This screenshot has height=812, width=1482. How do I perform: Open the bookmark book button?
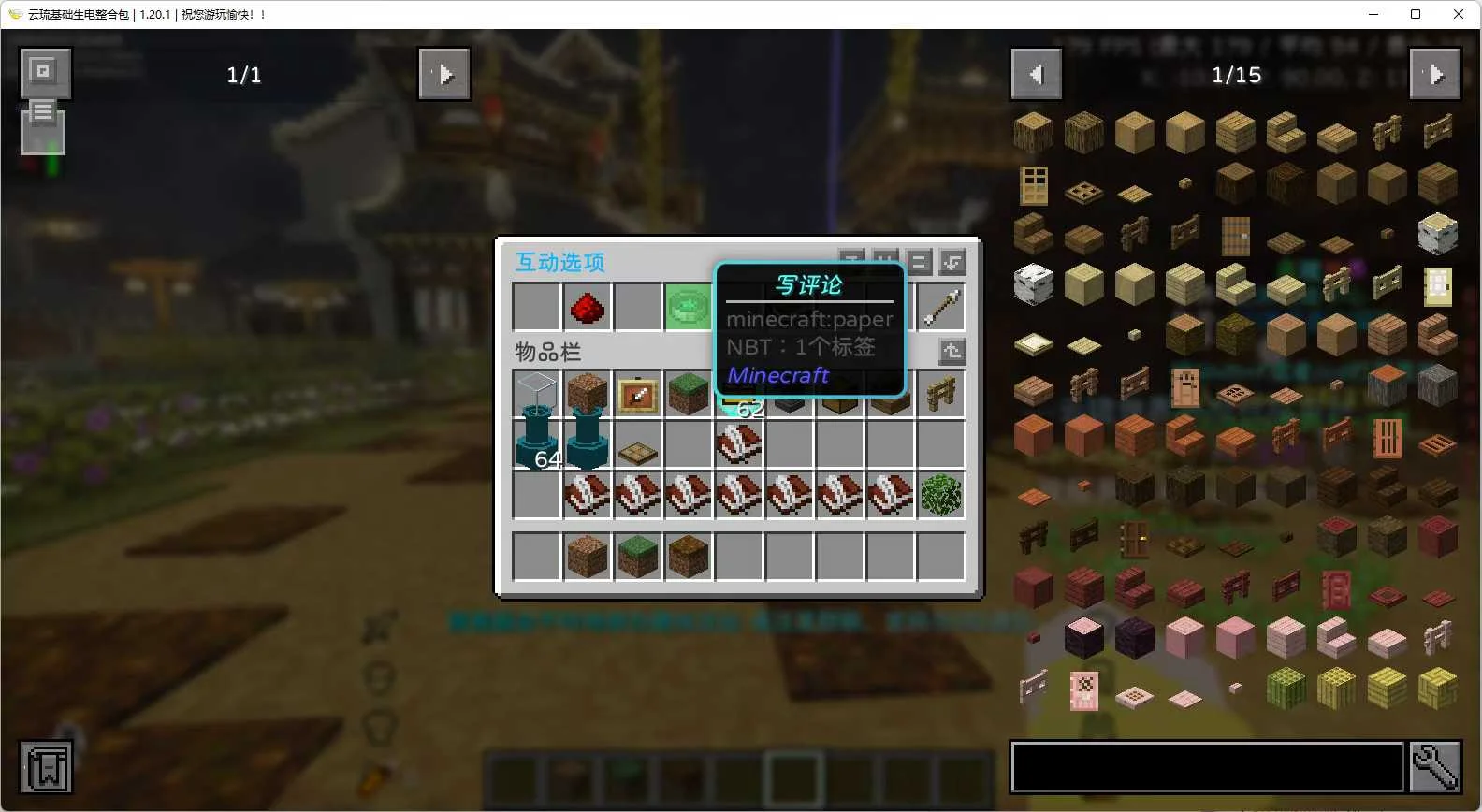[46, 767]
